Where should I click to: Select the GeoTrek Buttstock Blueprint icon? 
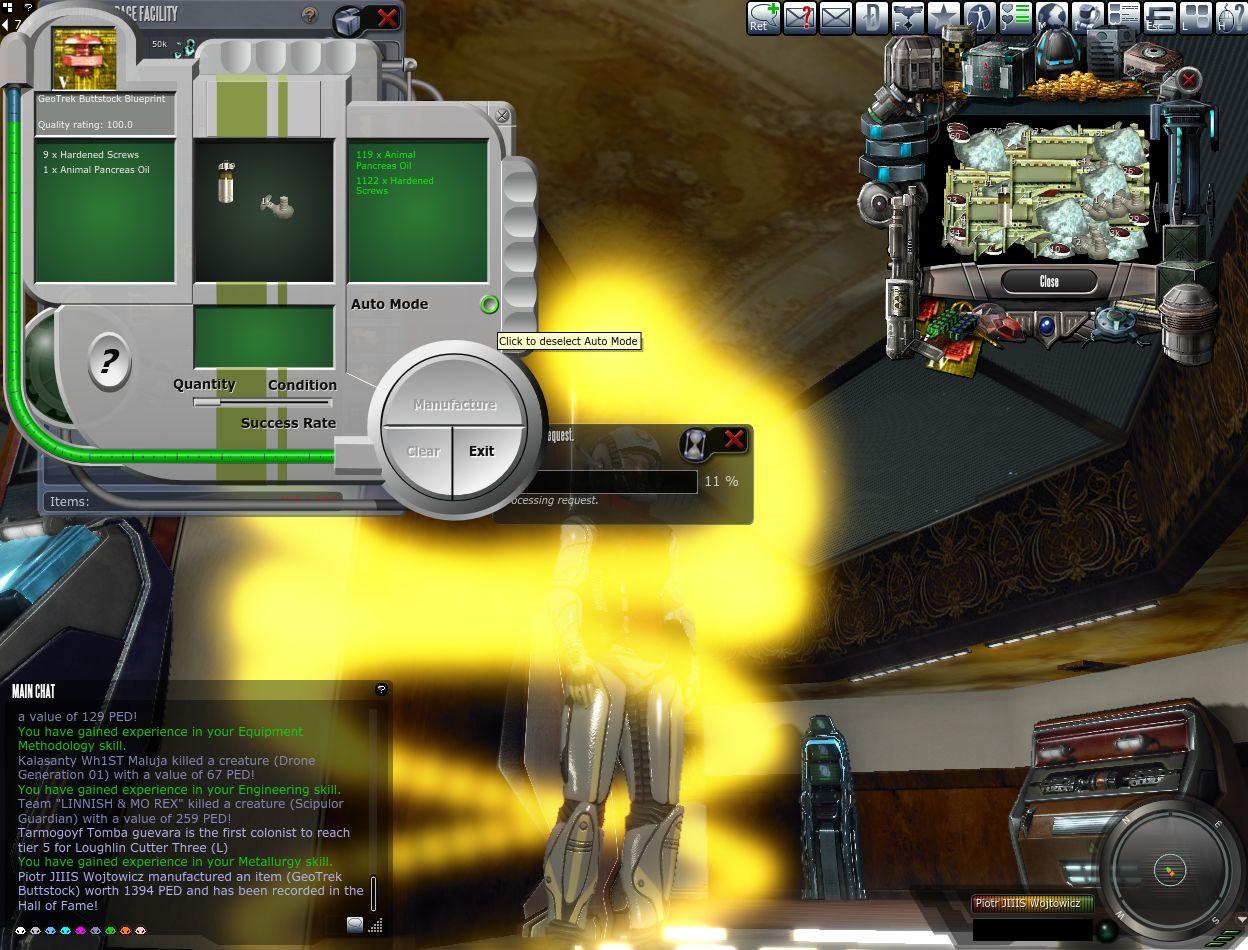[84, 59]
